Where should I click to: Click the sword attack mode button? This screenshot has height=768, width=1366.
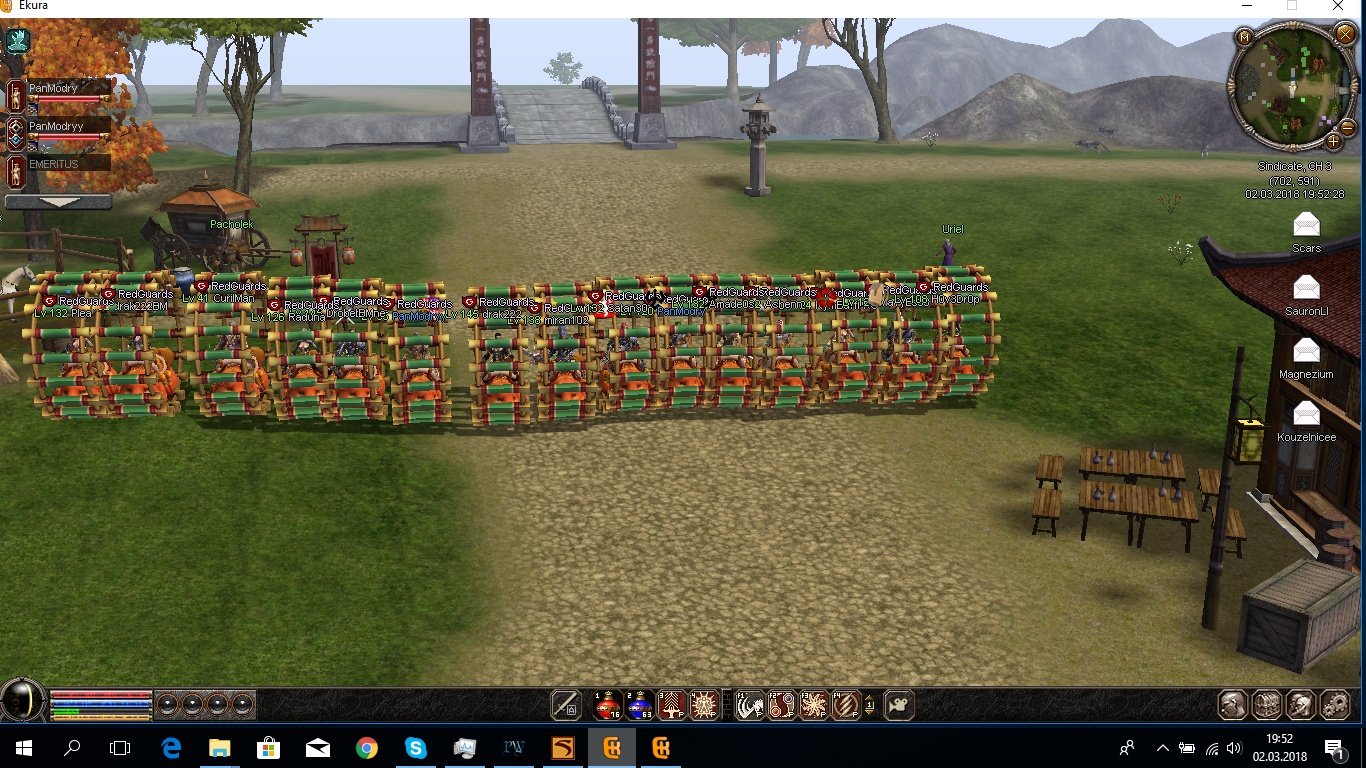click(x=566, y=705)
